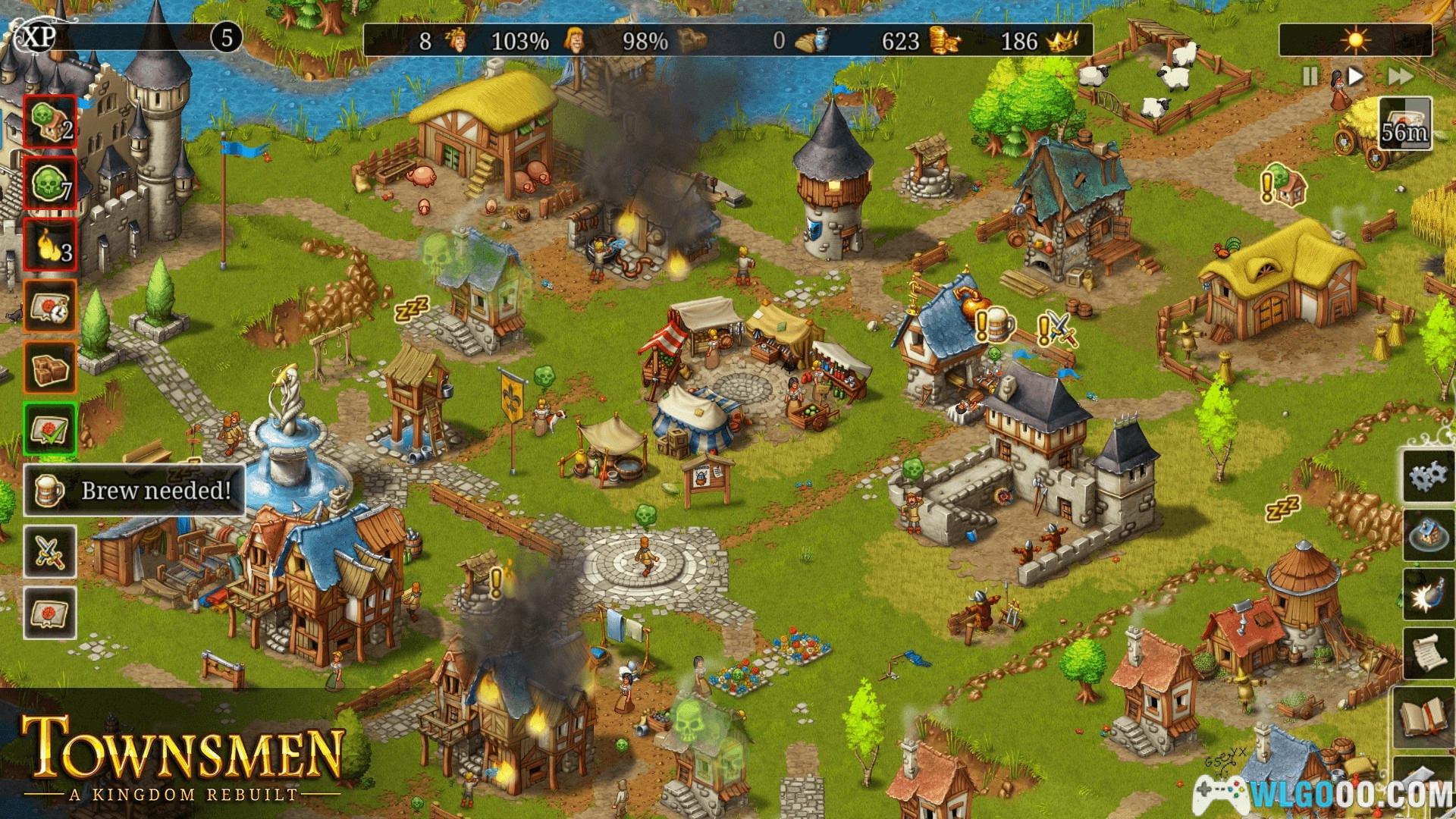Open the wooden crates notification
The image size is (1456, 819).
[50, 368]
